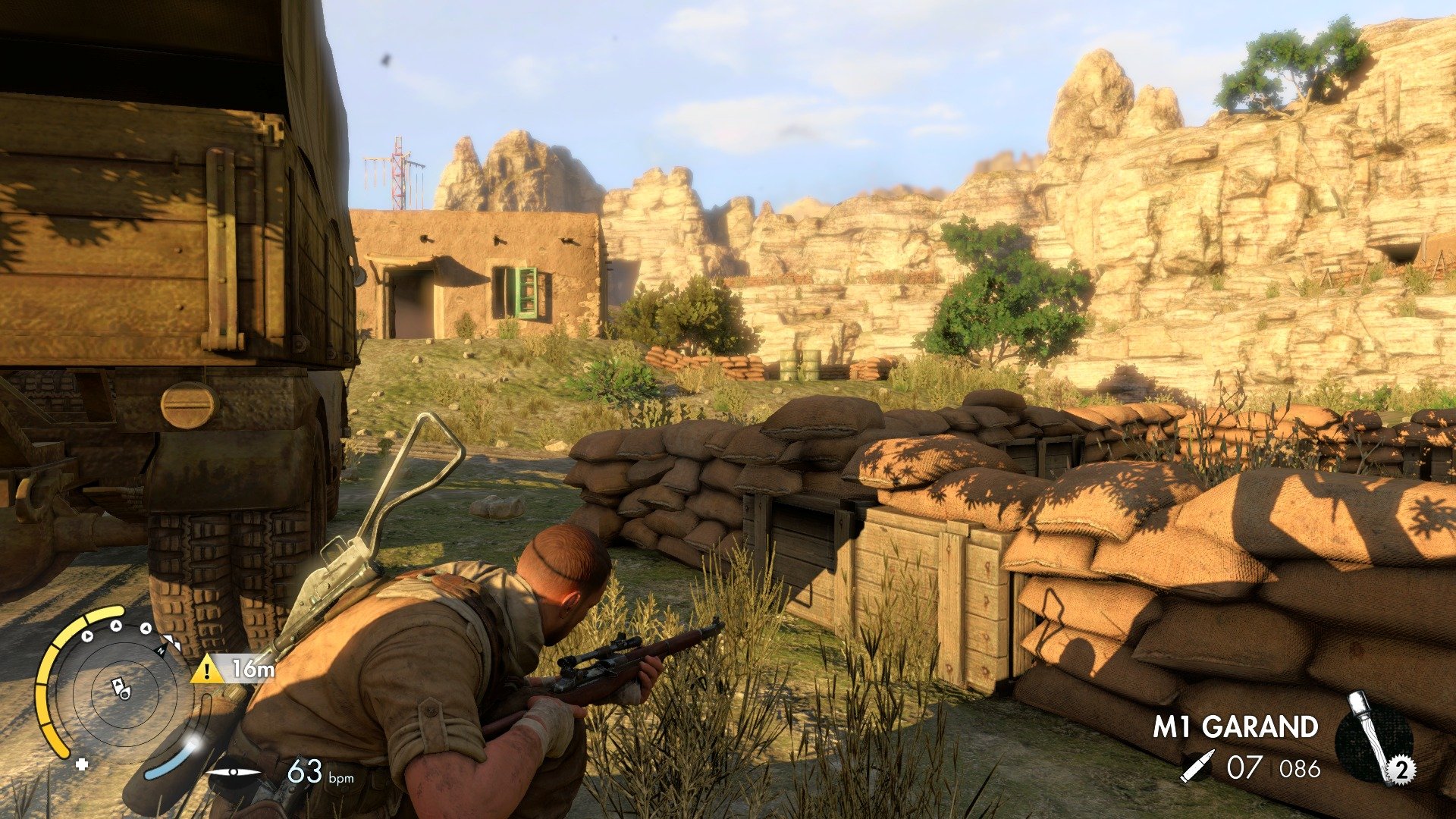
Task: Toggle the leftward enemy arrow above the minimap
Action: coord(145,628)
